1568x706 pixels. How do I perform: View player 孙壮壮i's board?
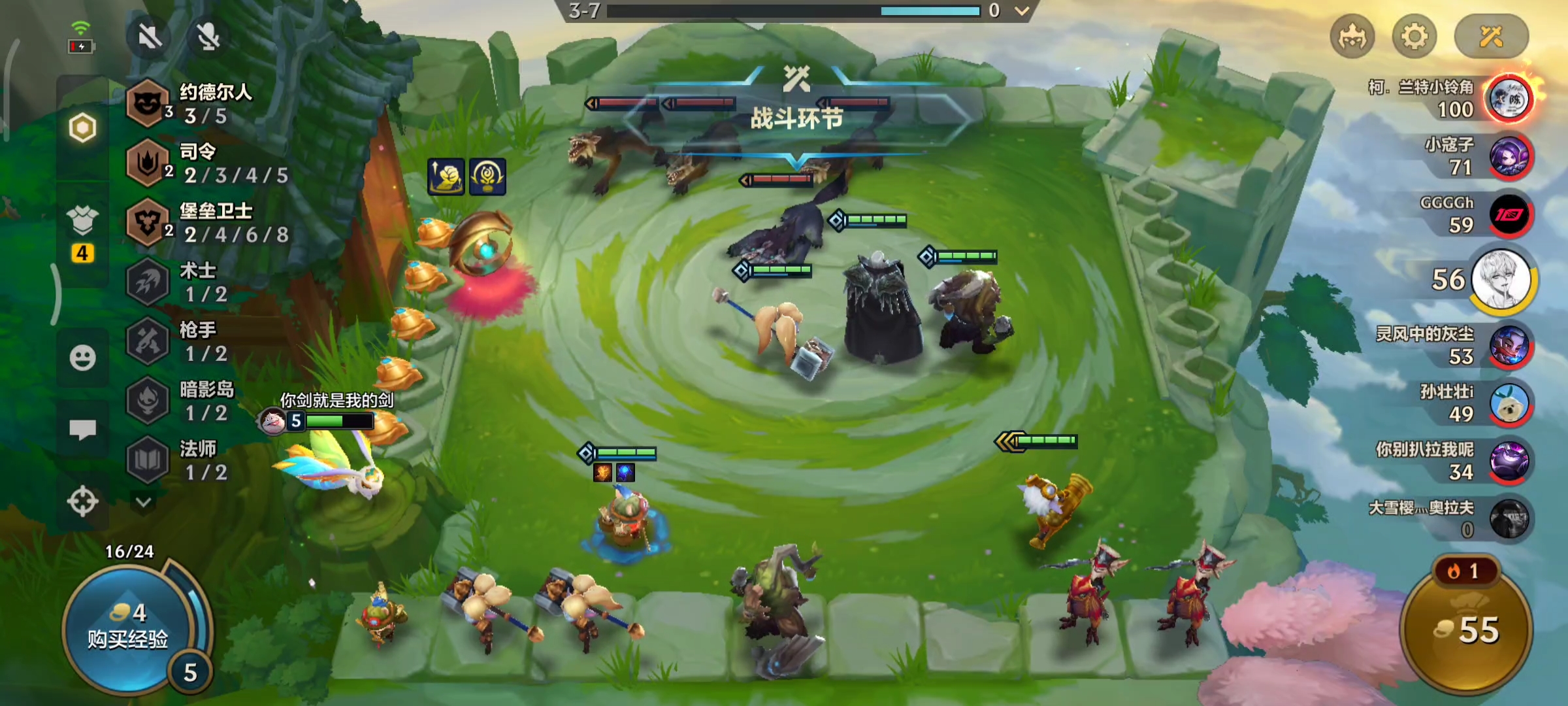(1508, 403)
